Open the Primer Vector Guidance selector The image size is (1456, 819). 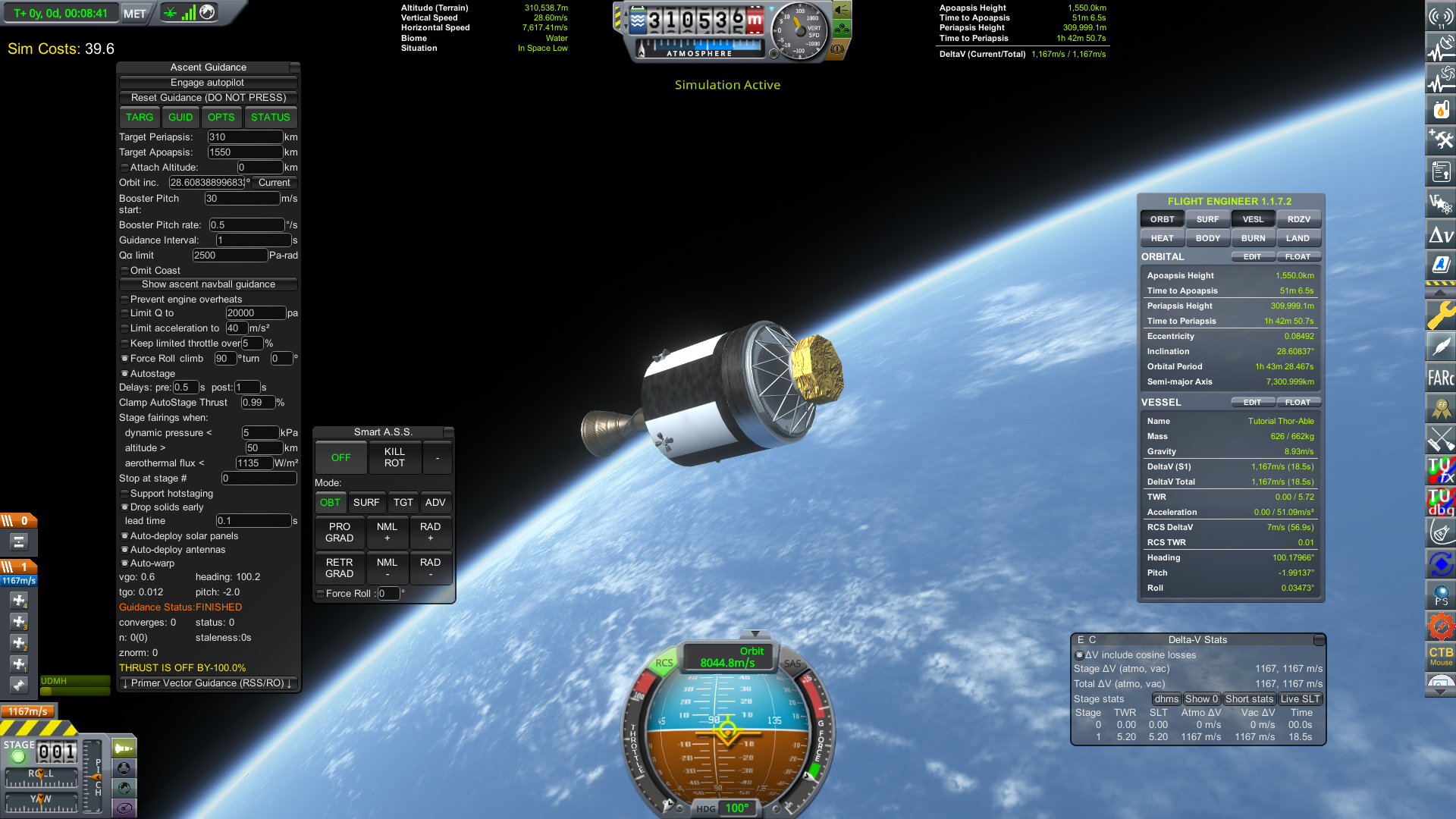point(208,683)
